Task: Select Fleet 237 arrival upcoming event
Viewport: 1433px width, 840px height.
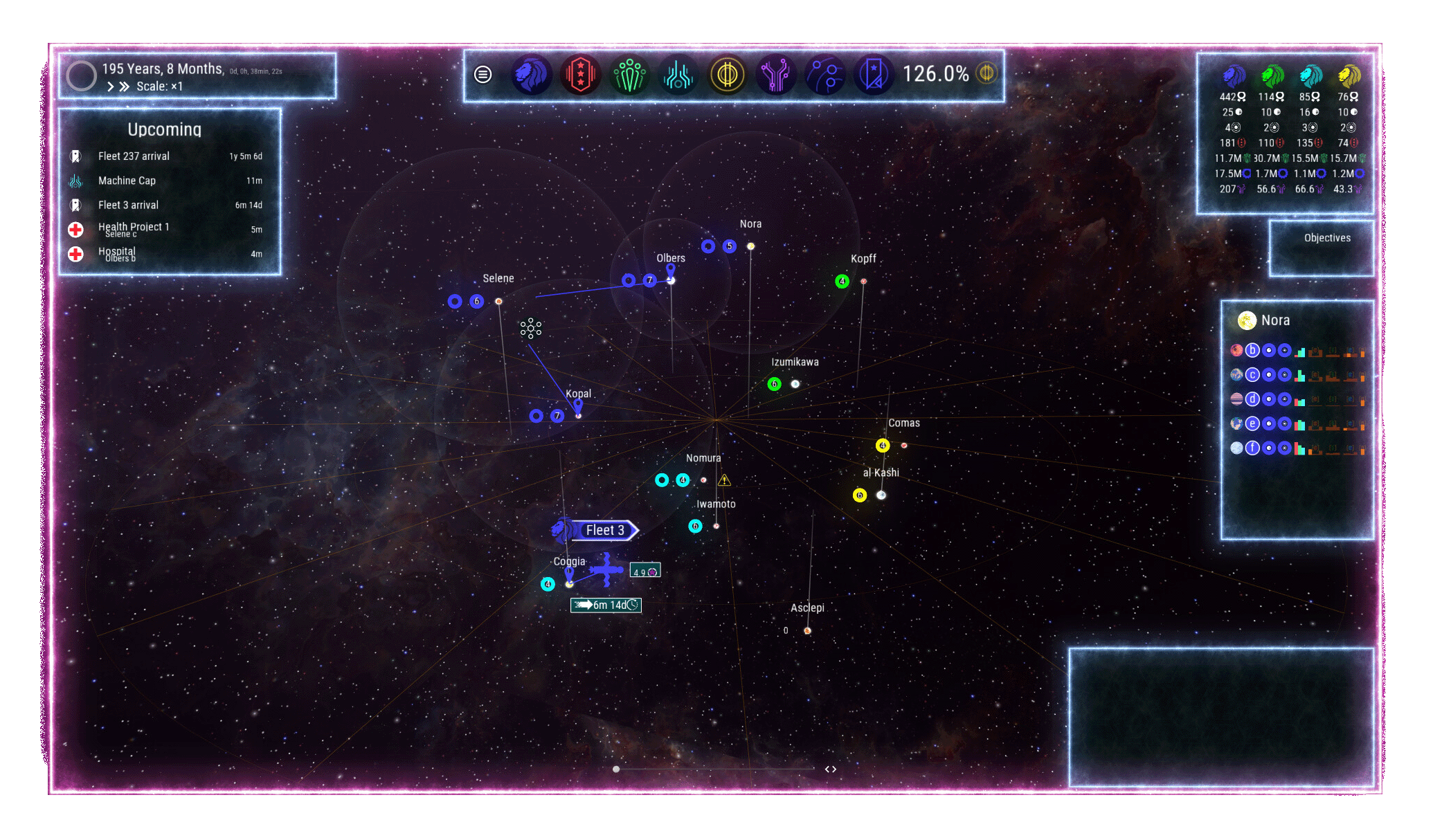Action: 134,156
